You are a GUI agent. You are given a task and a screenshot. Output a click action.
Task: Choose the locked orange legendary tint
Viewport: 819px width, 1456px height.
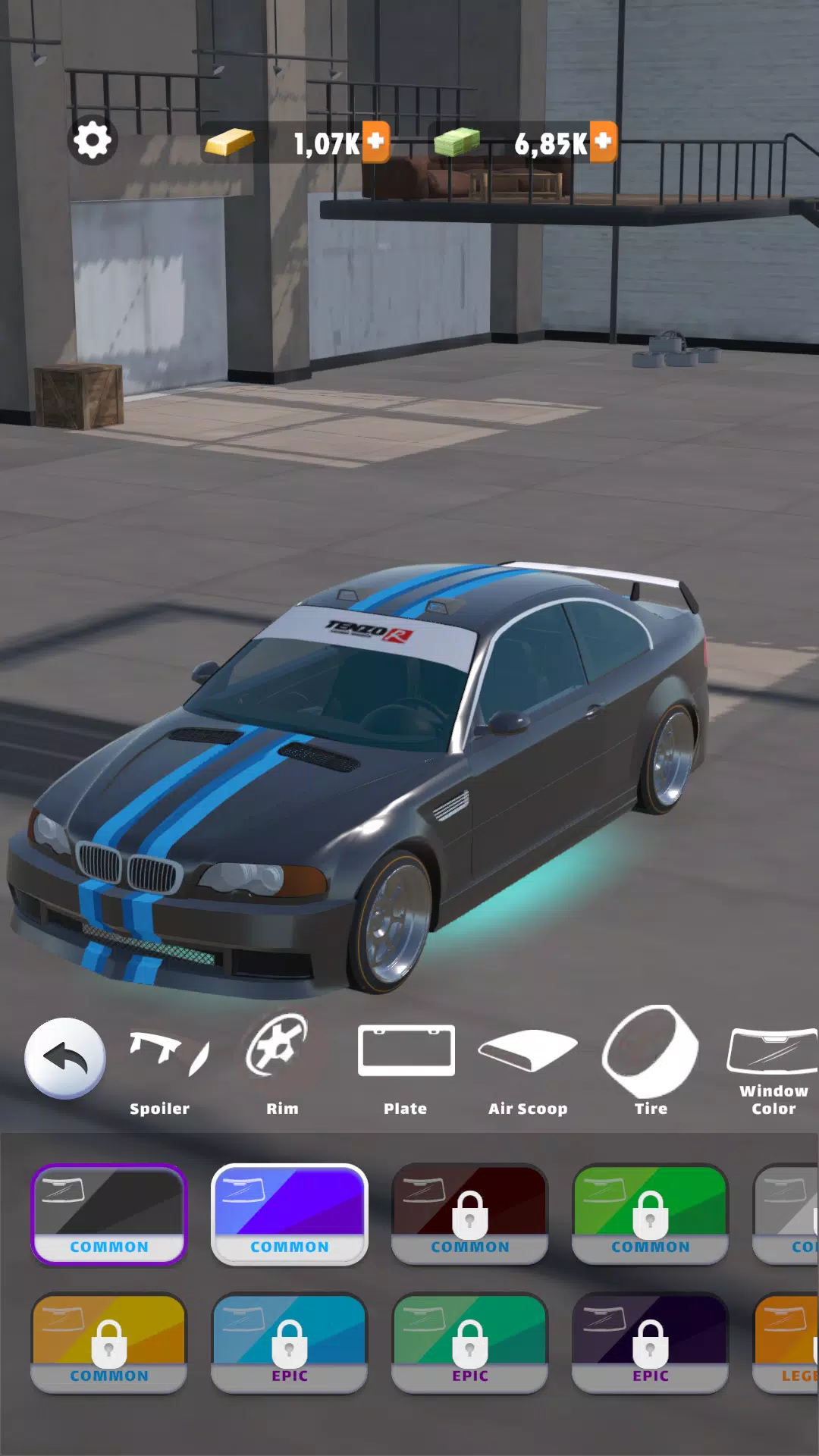787,1343
